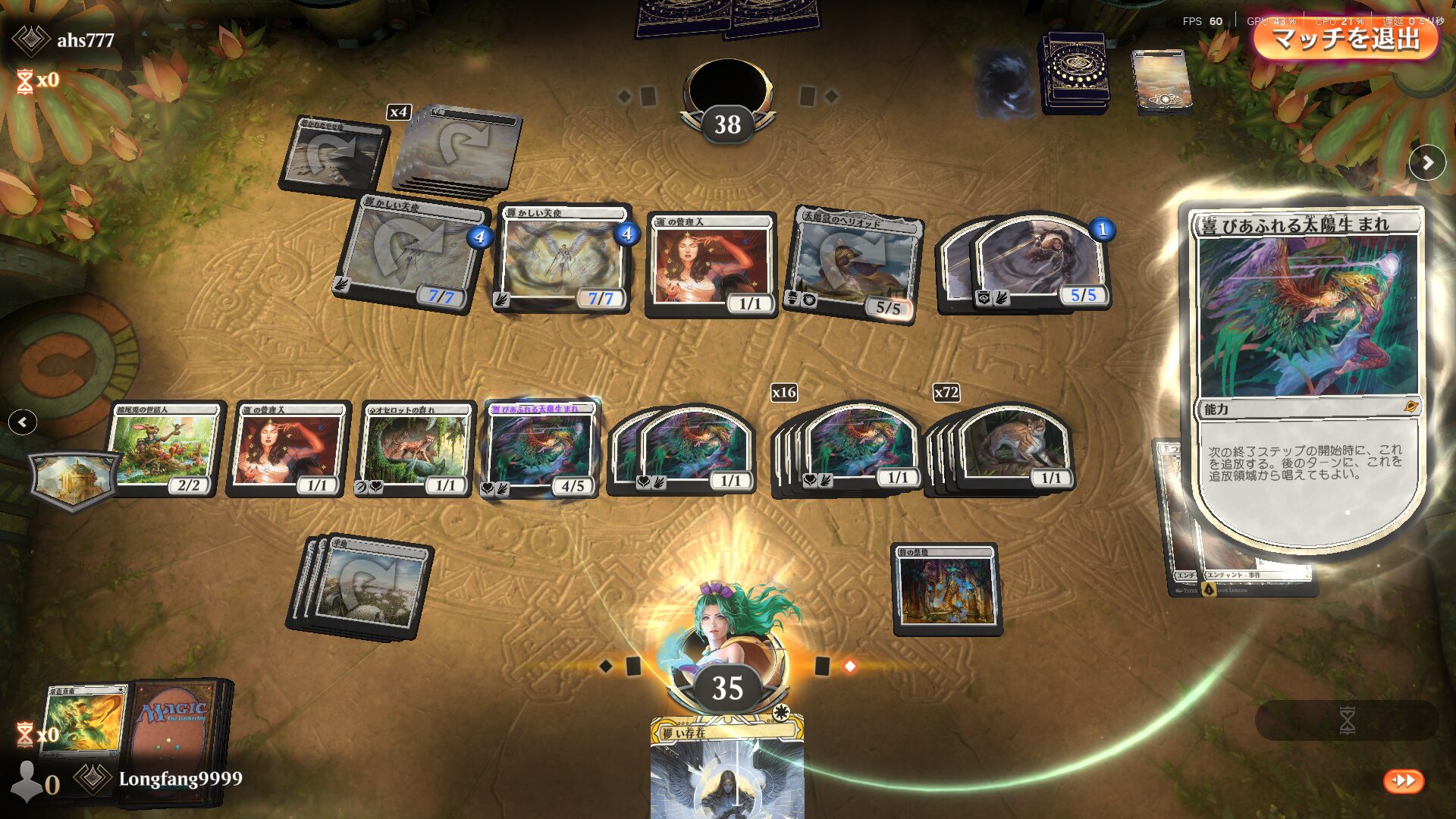Viewport: 1456px width, 819px height.
Task: Open the left-side arrow panel
Action: click(23, 422)
